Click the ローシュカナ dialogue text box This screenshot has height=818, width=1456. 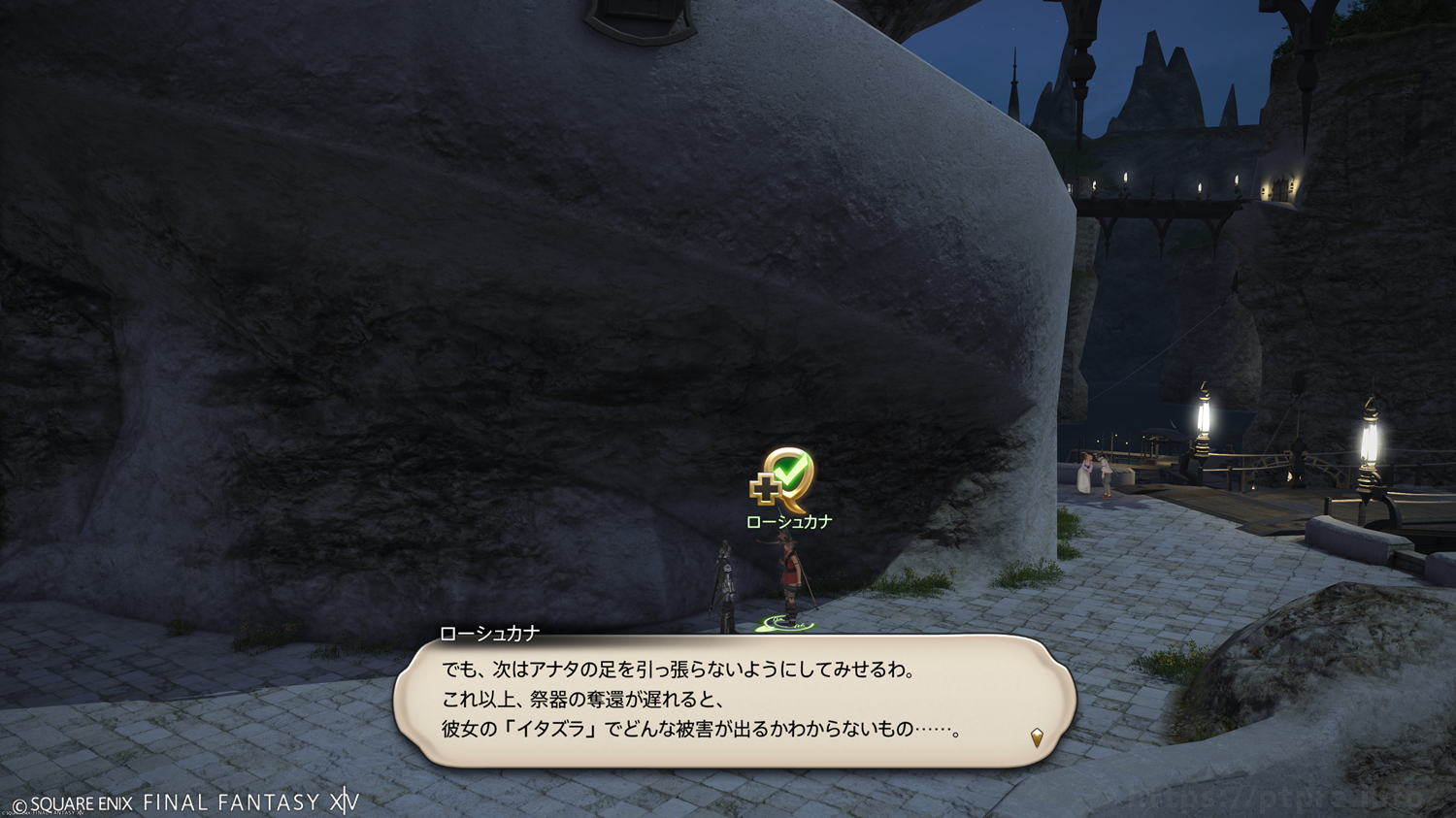tap(733, 701)
